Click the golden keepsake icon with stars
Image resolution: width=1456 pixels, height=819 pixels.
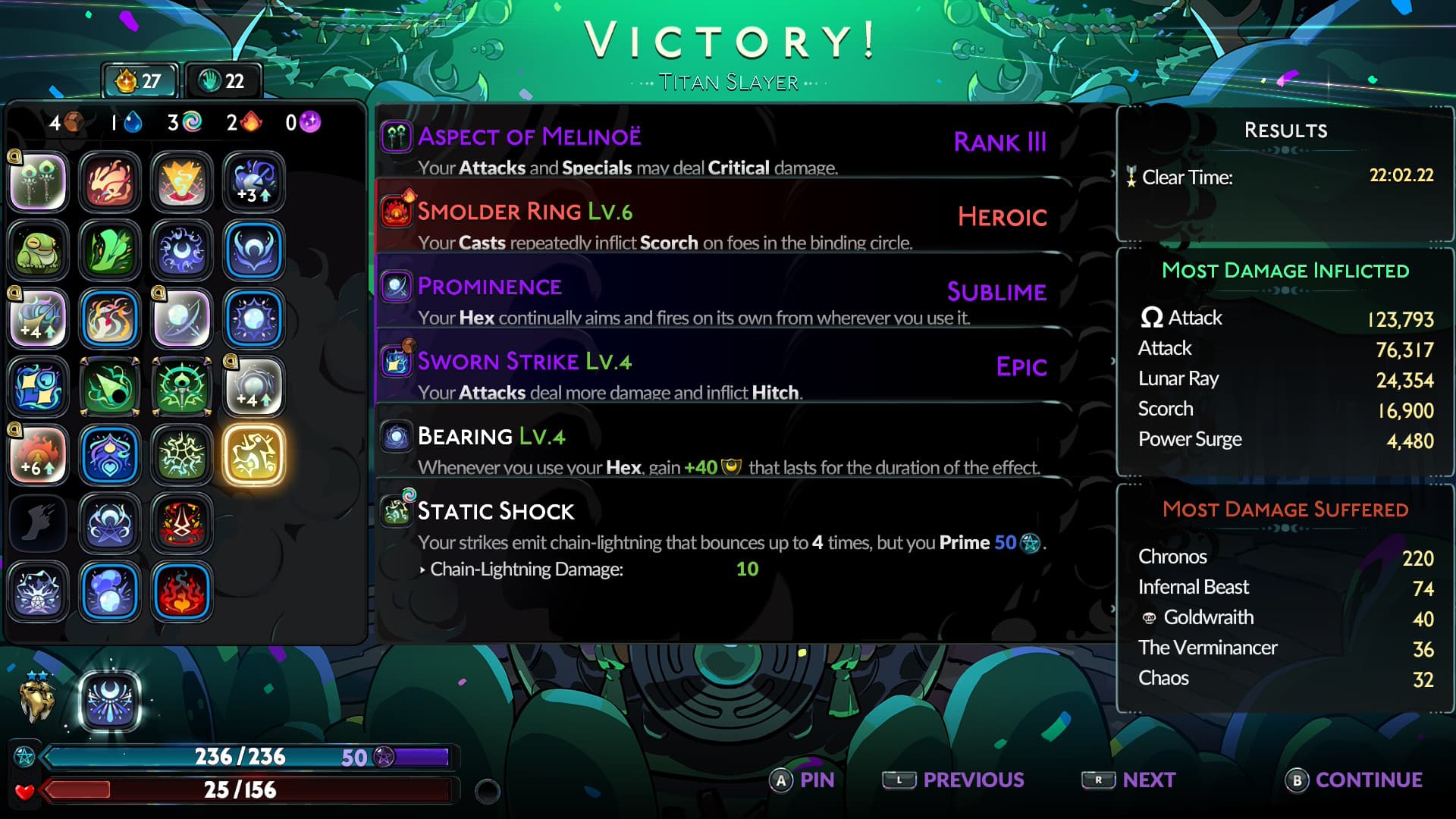click(x=36, y=699)
